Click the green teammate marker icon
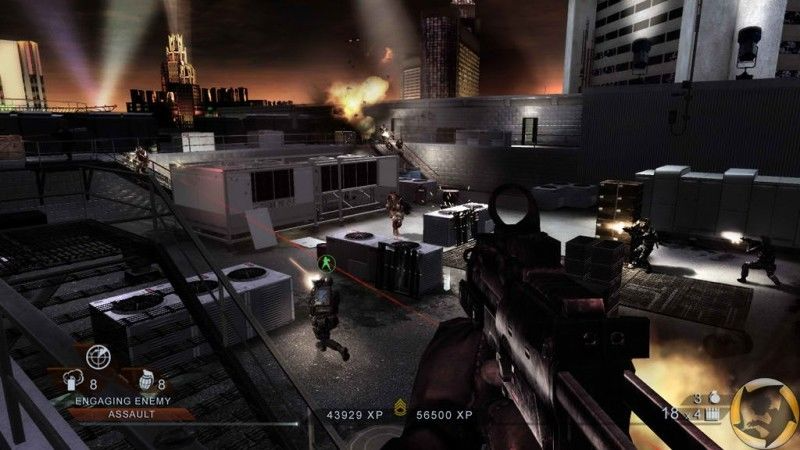This screenshot has height=450, width=800. coord(324,263)
